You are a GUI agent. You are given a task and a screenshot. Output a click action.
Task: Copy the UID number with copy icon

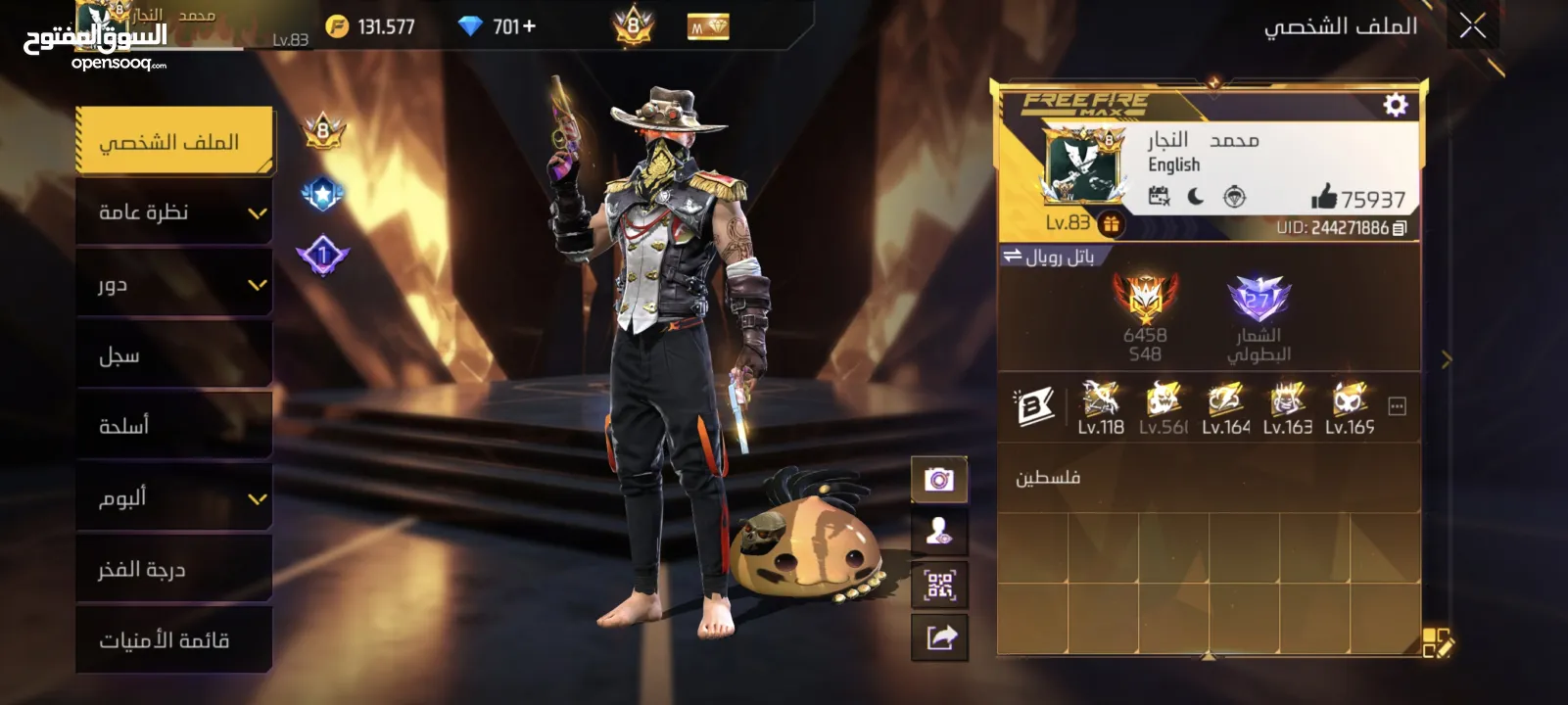tap(1400, 228)
